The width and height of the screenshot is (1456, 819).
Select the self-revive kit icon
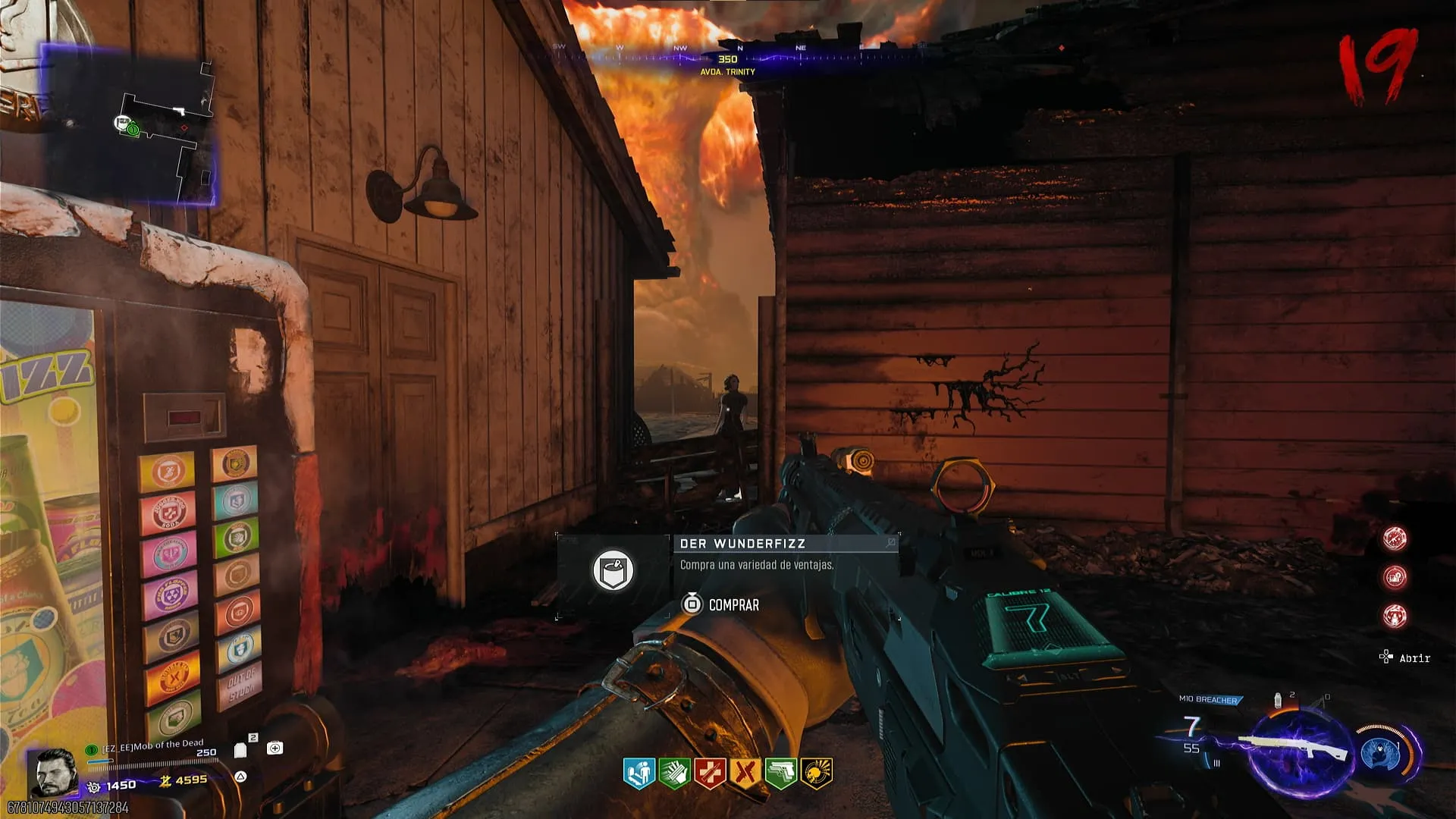pyautogui.click(x=275, y=748)
